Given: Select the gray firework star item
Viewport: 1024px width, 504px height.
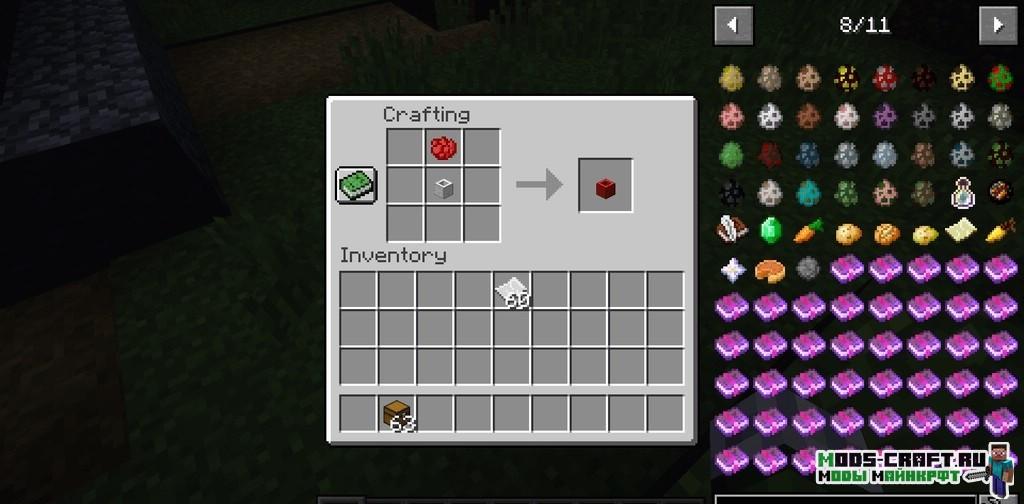Looking at the screenshot, I should 808,269.
